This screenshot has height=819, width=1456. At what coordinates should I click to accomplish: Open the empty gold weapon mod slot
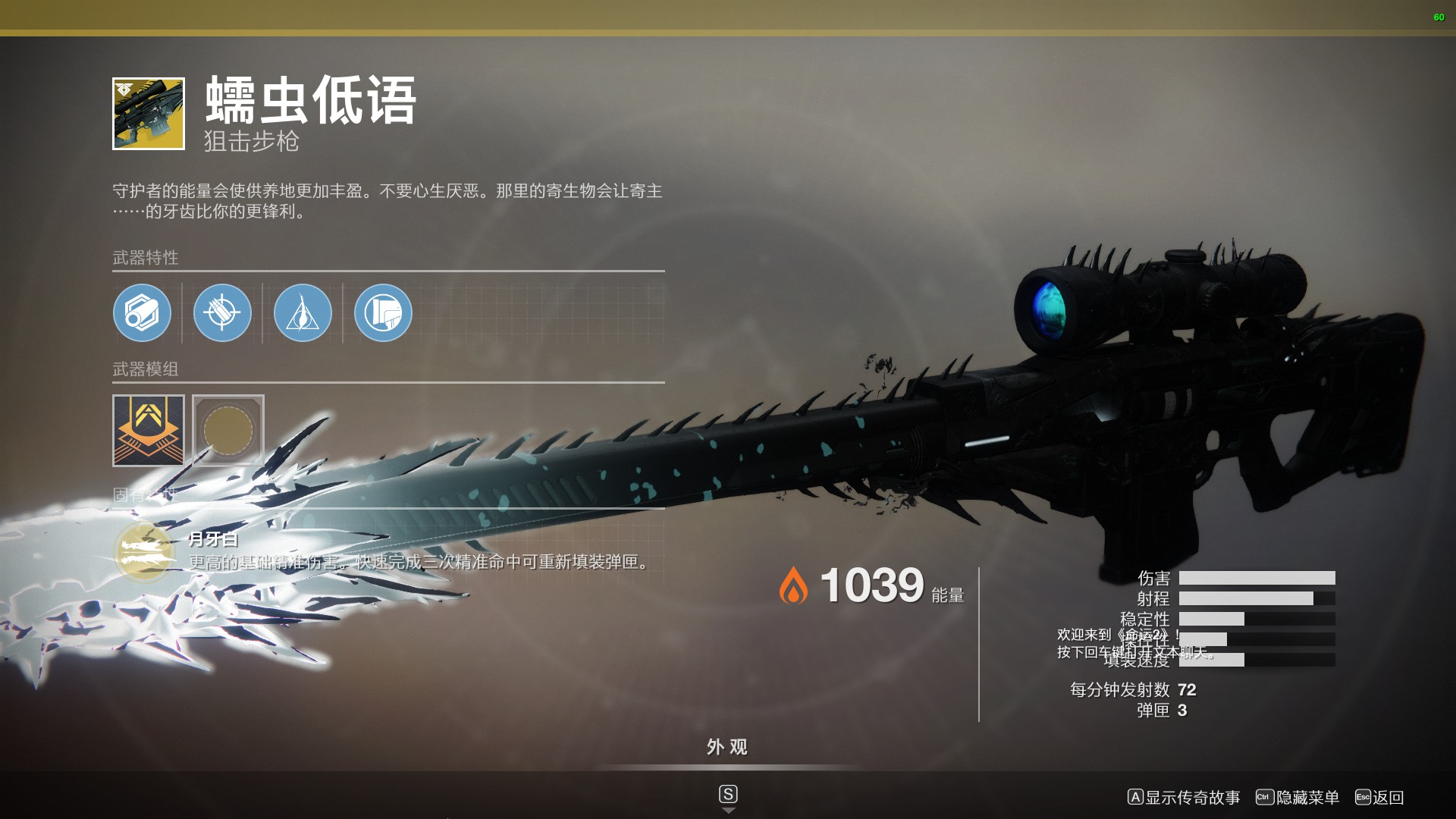tap(228, 430)
